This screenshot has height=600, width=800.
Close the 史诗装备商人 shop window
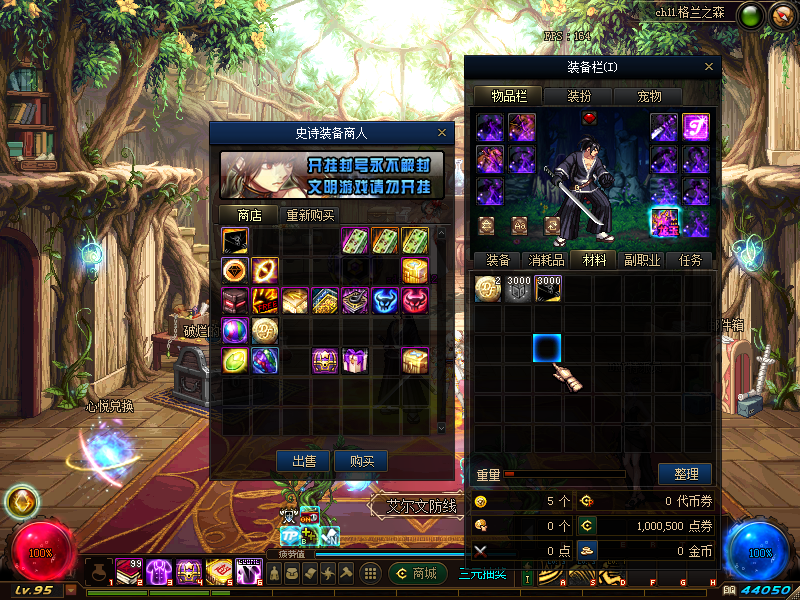[442, 132]
